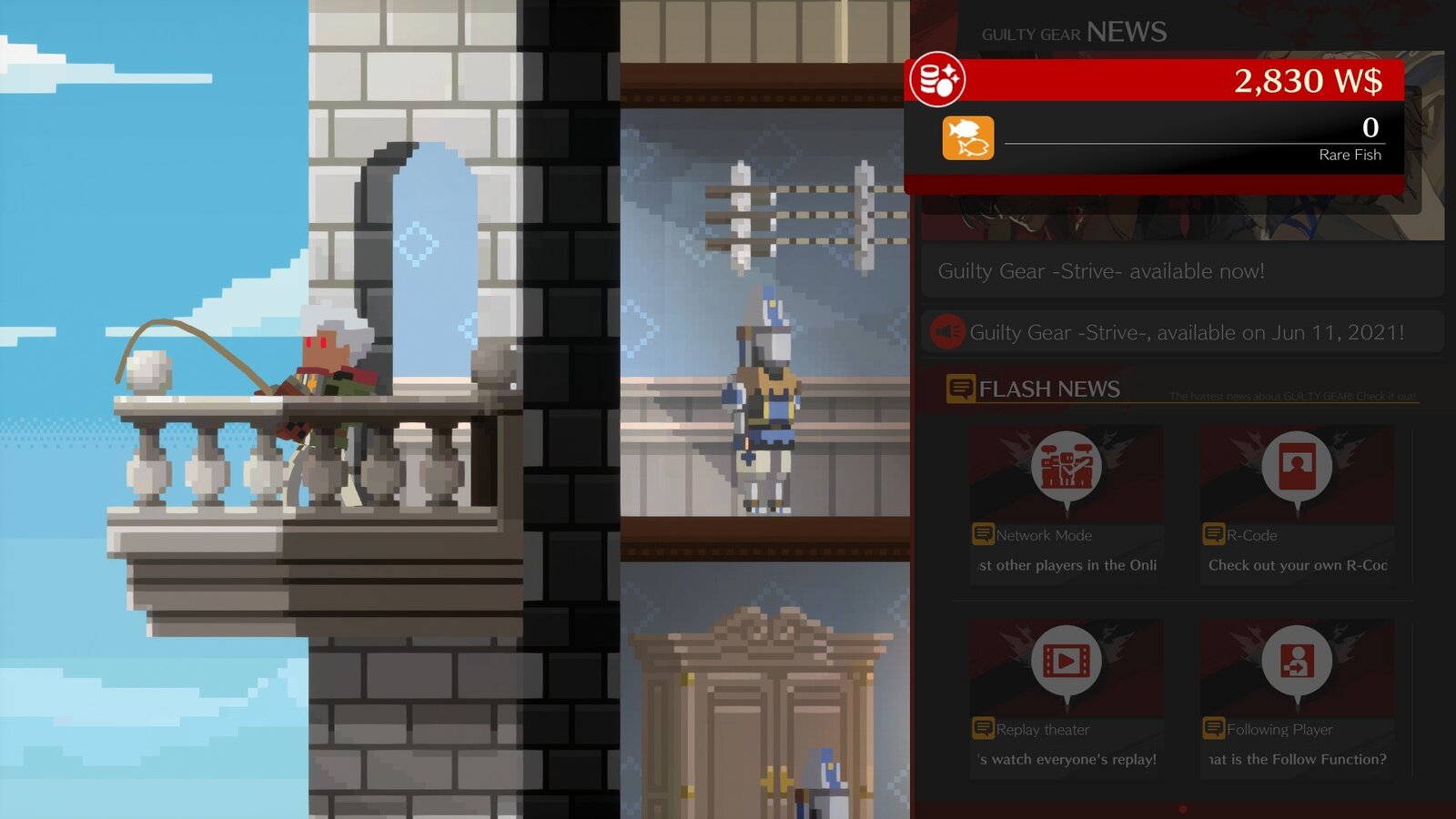Select the R-Code news tile

[1297, 503]
